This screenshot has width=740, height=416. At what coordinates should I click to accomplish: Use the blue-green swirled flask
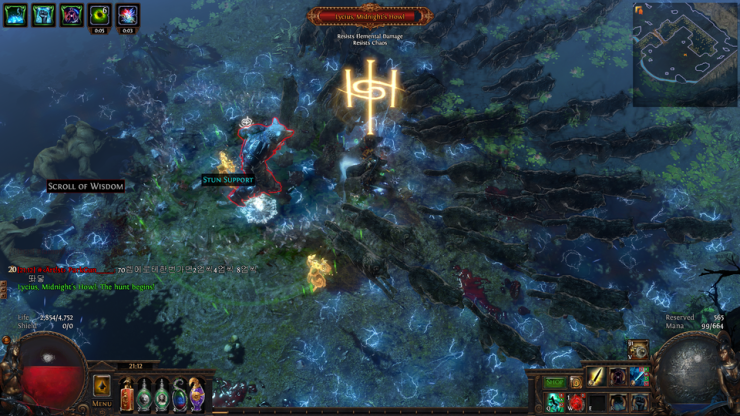point(179,394)
